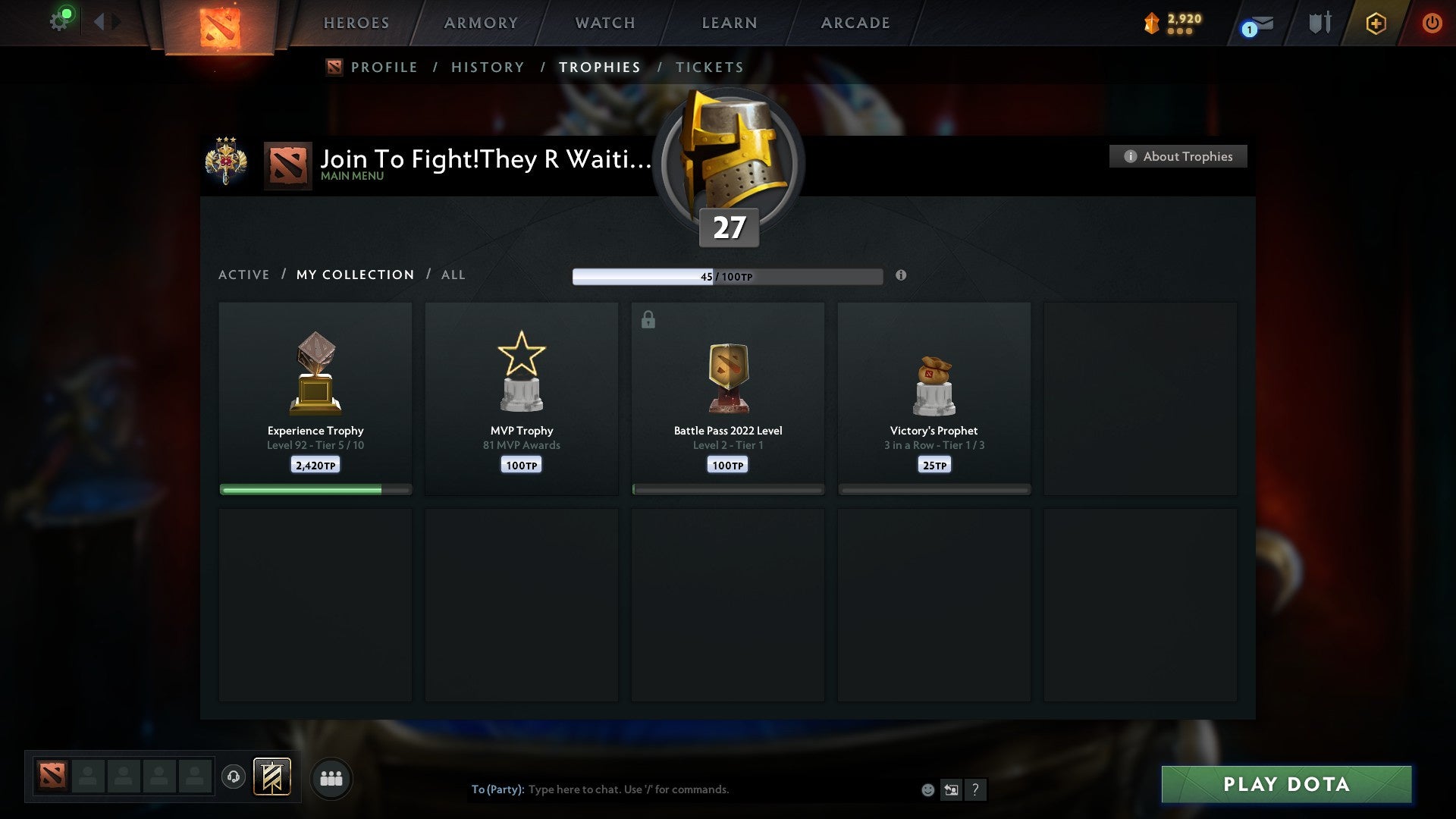1456x819 pixels.
Task: Click the guild banner emblem above chat
Action: 273,778
